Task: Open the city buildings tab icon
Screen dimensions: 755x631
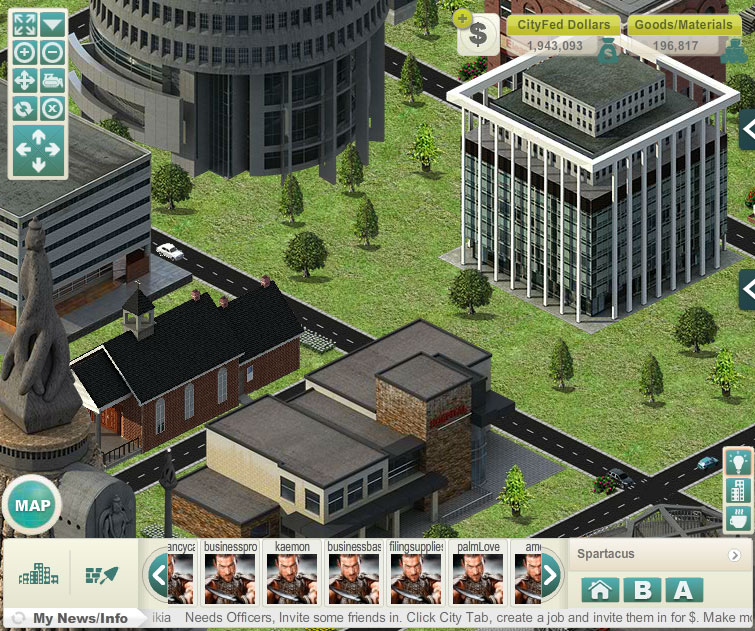Action: point(38,575)
